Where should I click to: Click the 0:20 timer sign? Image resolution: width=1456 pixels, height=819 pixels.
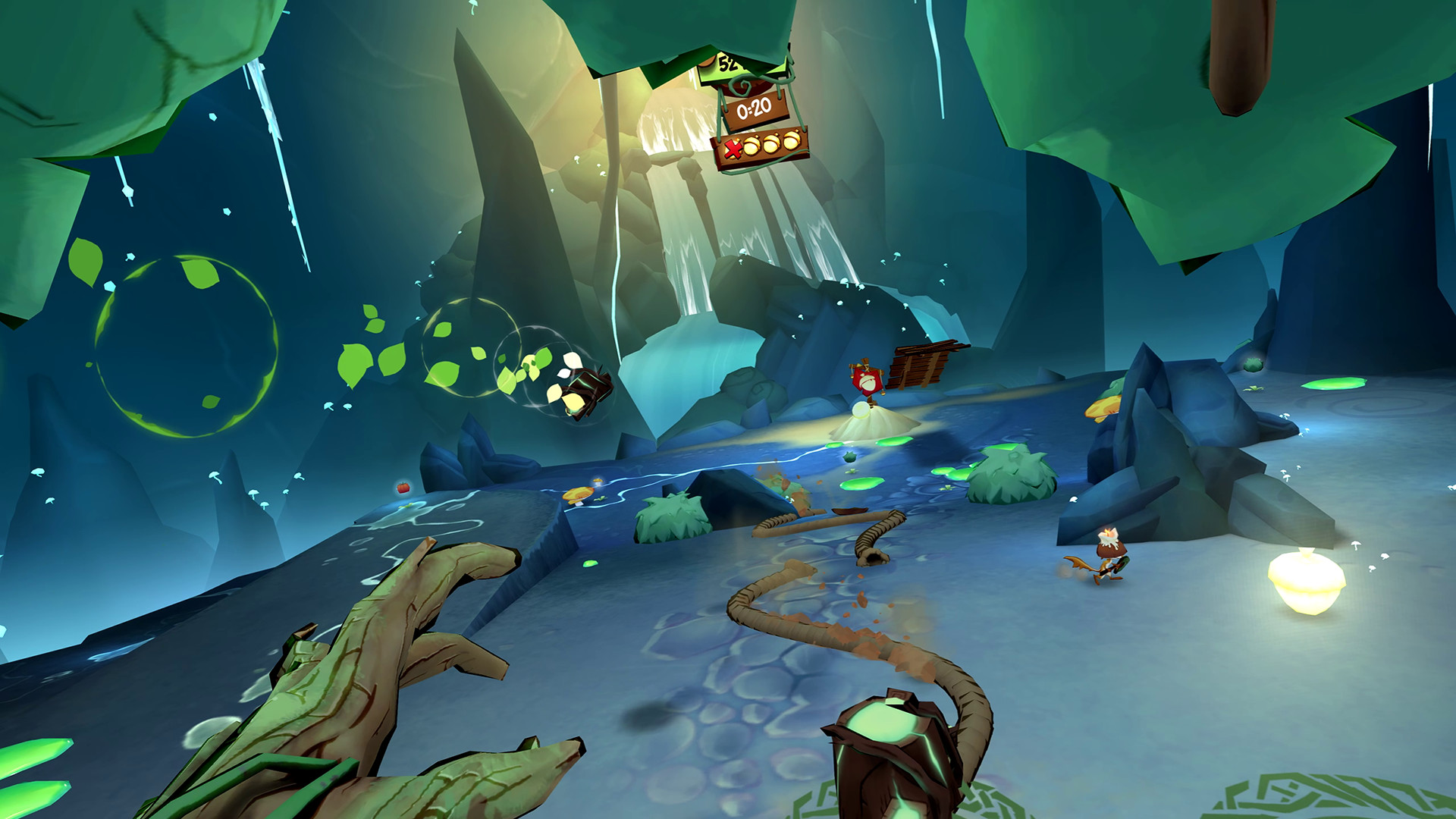coord(753,108)
